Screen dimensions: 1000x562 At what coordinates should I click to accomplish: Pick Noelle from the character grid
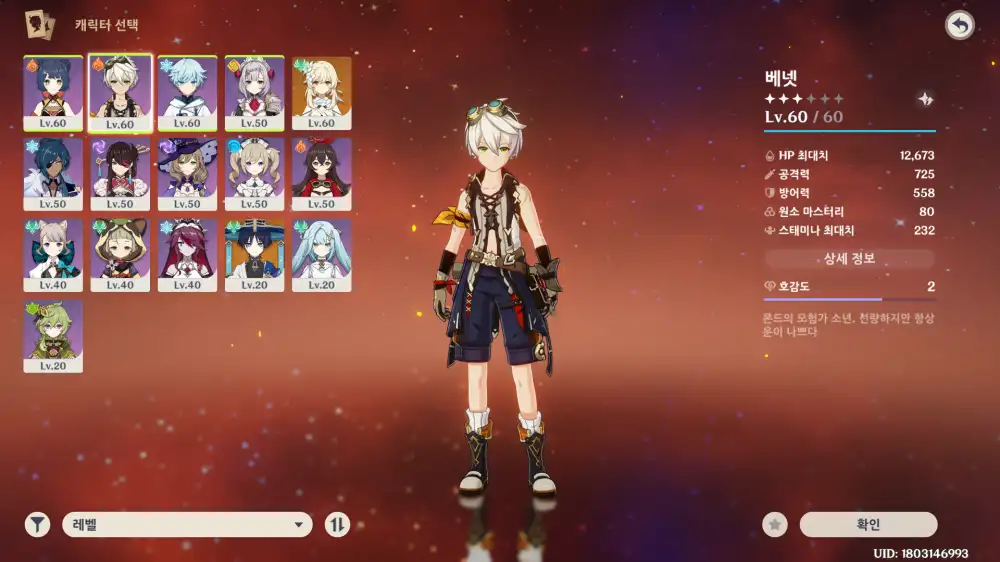[x=254, y=92]
